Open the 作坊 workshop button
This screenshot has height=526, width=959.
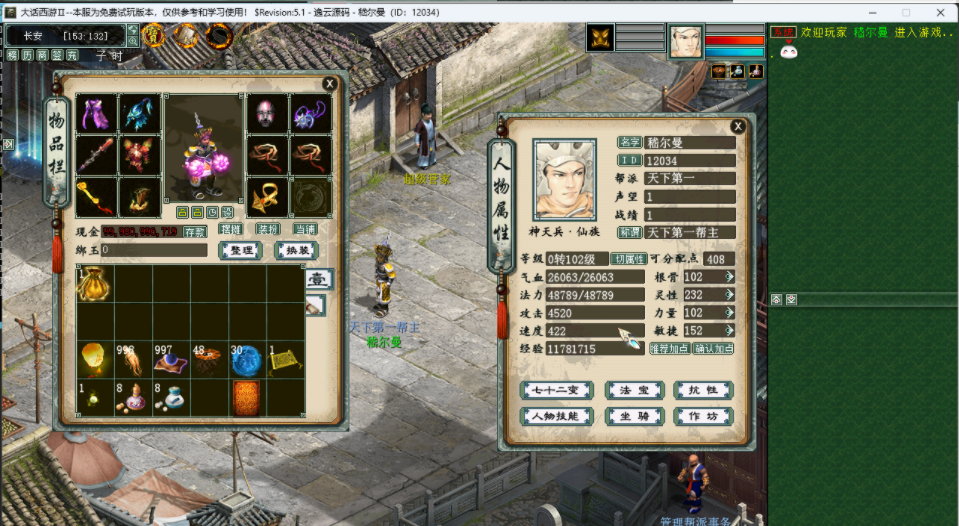pos(702,416)
